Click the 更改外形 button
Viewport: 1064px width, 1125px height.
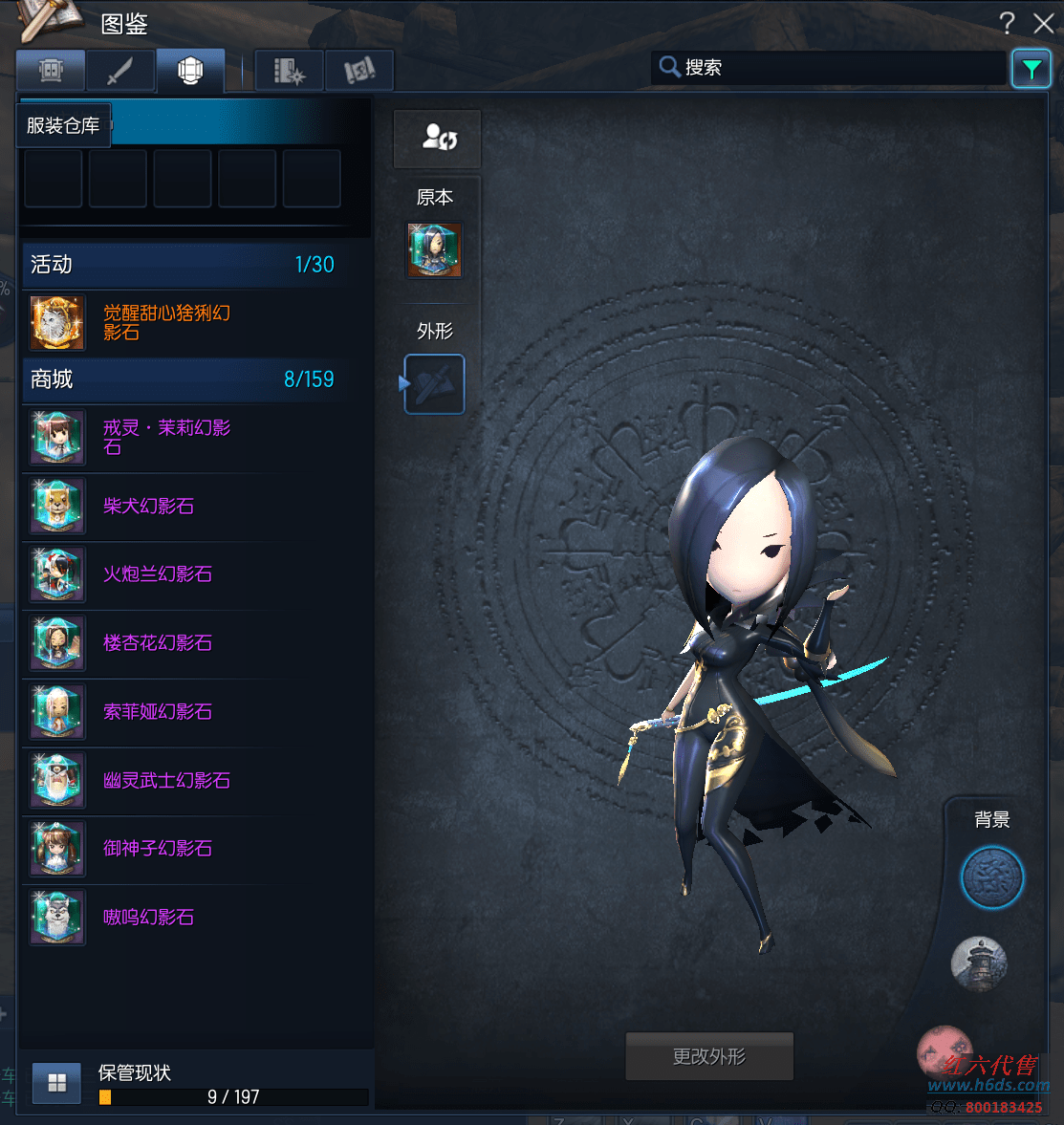pos(709,1056)
